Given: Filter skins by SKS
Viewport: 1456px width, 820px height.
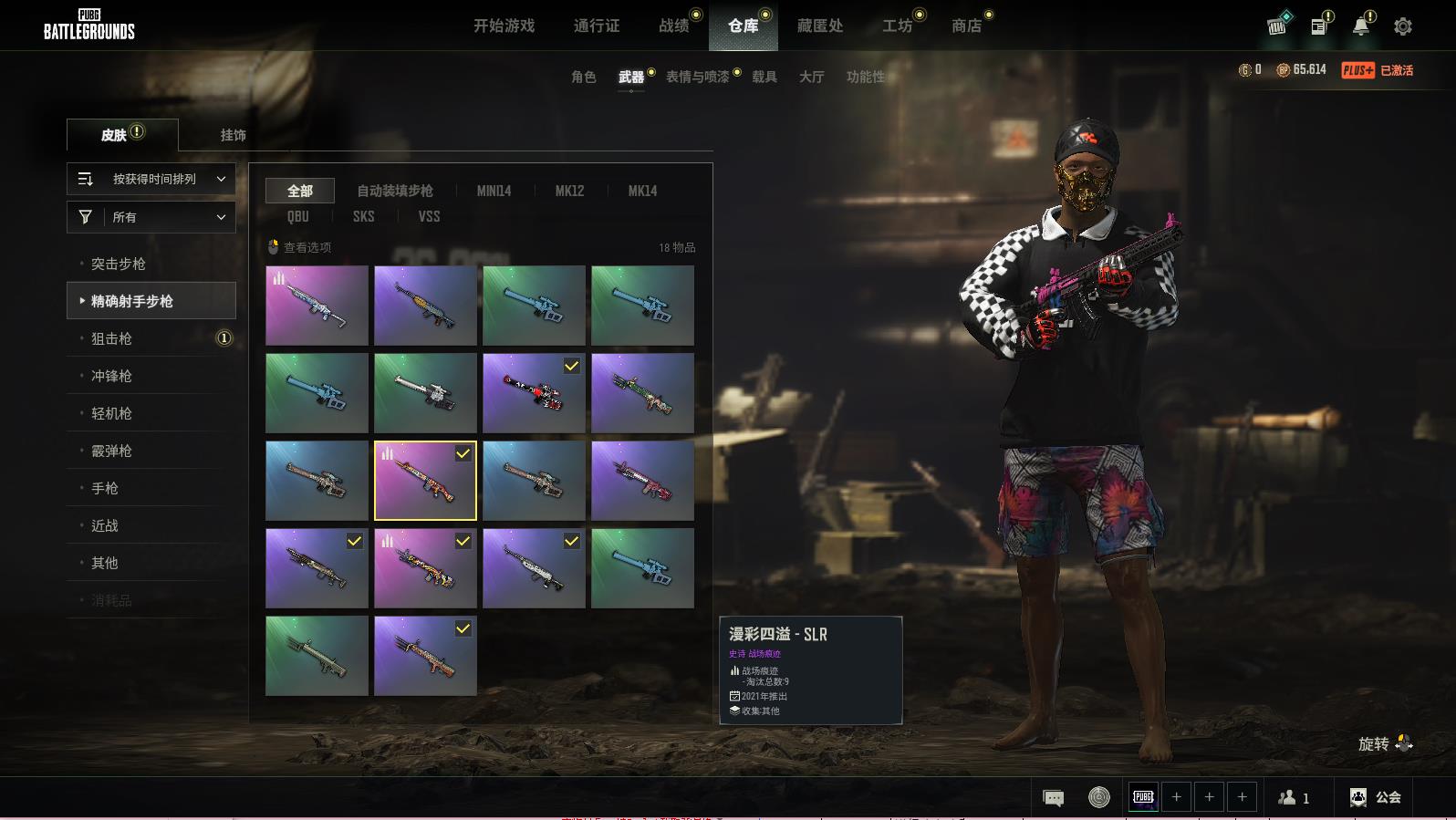Looking at the screenshot, I should click(363, 216).
